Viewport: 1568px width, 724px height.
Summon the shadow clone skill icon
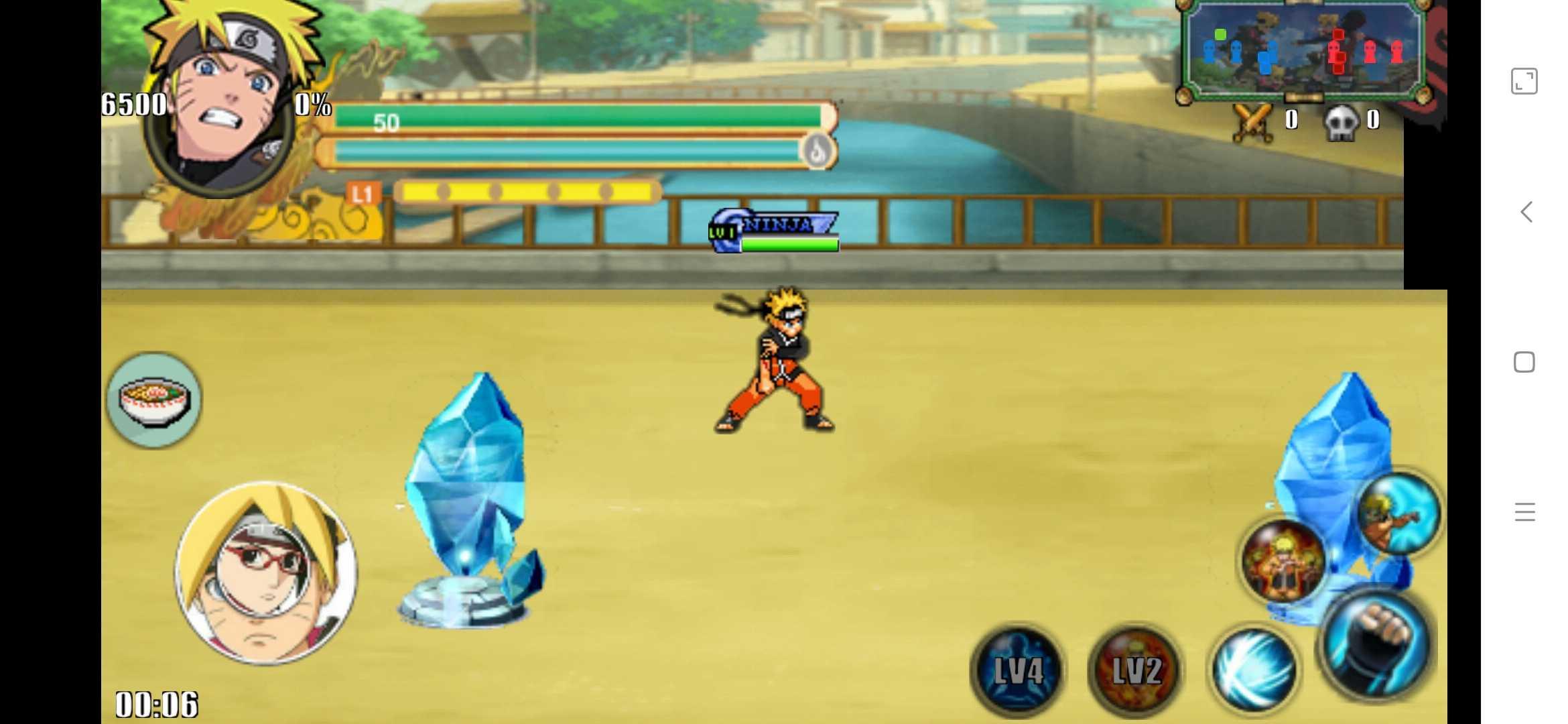[1283, 562]
